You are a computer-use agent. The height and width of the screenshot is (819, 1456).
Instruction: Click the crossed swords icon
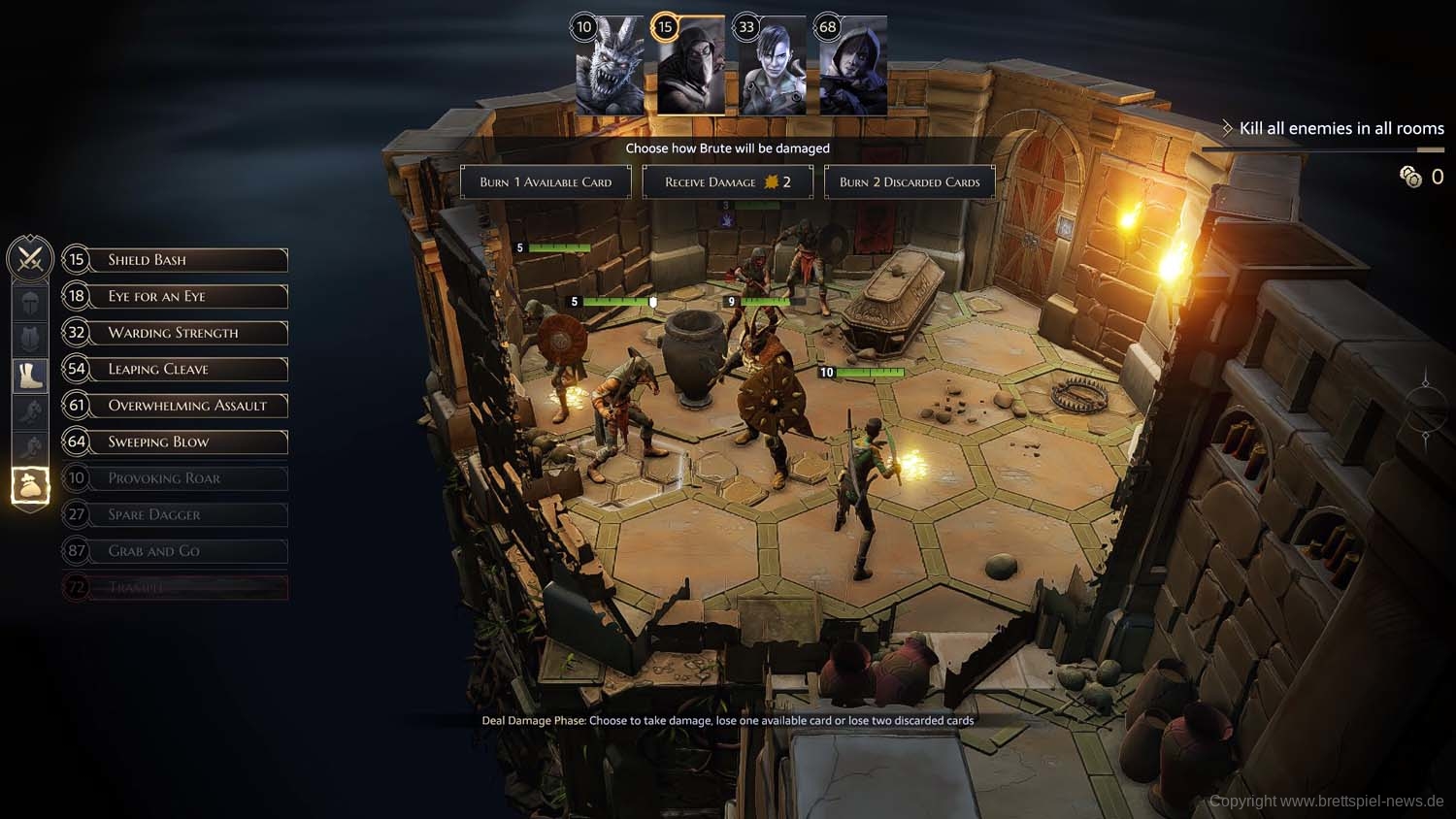point(29,259)
